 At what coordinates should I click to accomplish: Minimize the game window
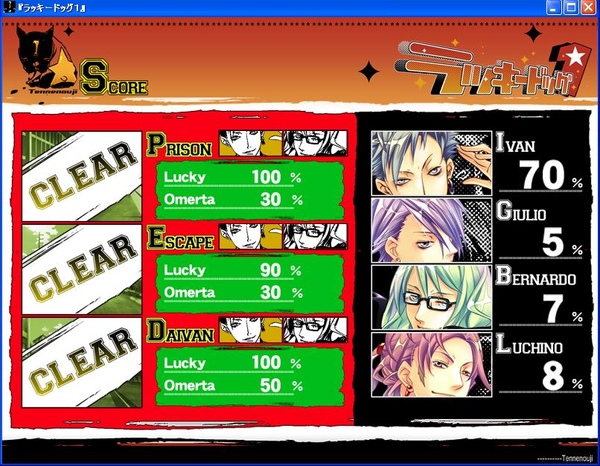coord(555,7)
